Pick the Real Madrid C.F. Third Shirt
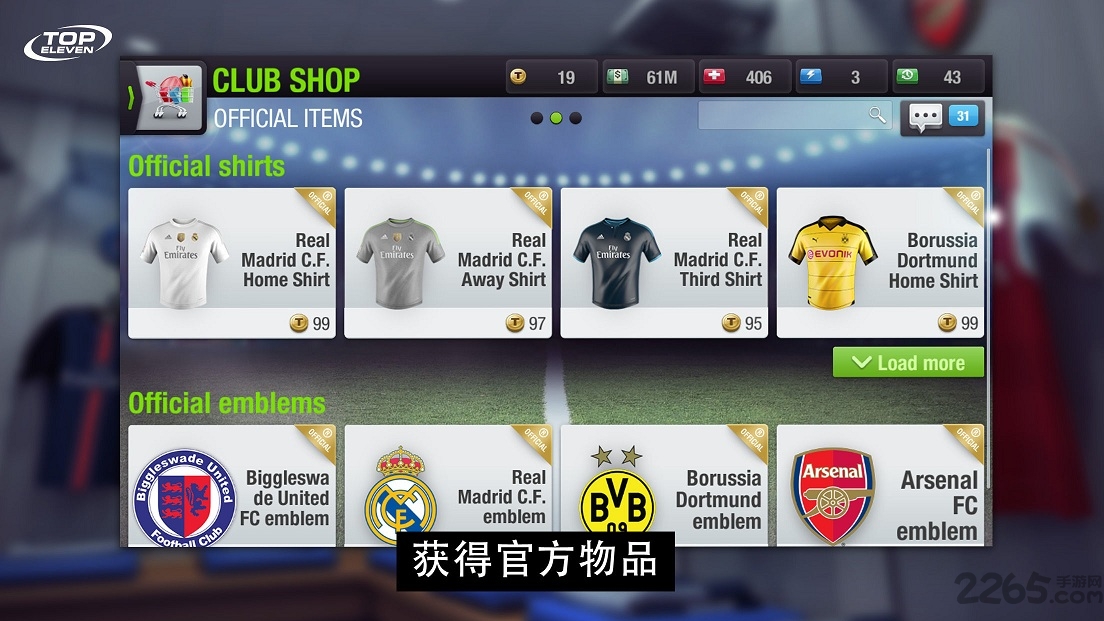 [x=664, y=262]
